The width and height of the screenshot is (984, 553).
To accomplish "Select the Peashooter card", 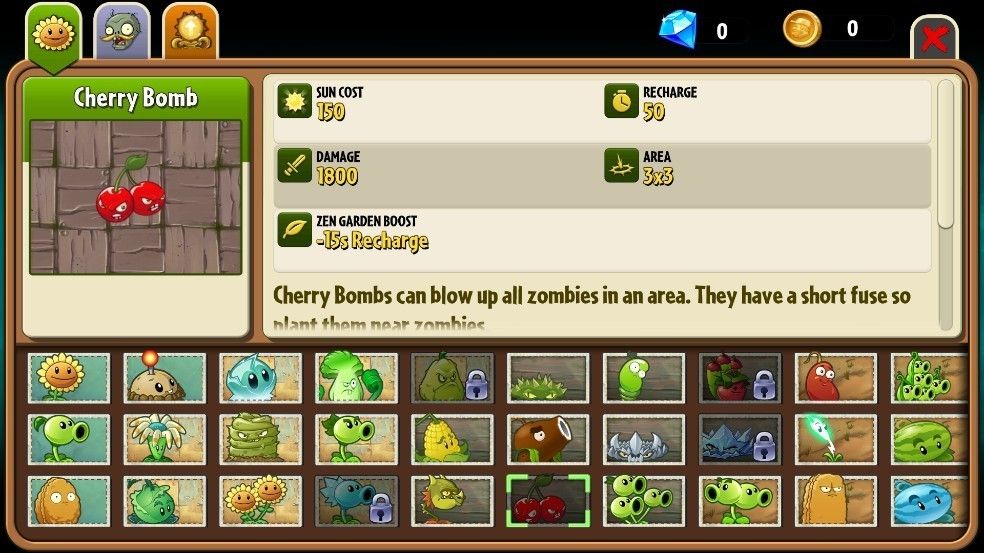I will pos(69,440).
